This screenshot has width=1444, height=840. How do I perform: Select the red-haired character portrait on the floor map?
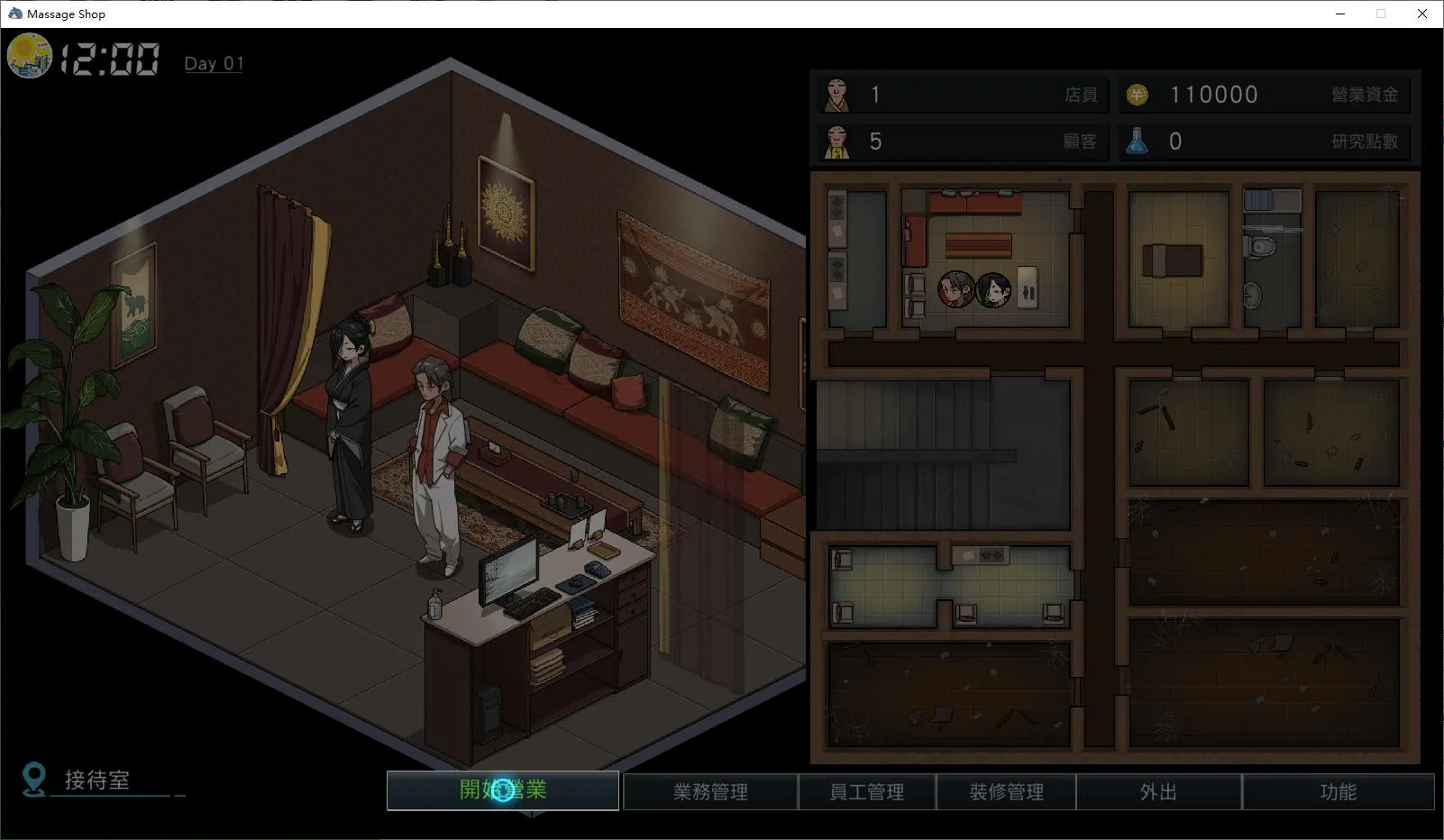tap(956, 289)
